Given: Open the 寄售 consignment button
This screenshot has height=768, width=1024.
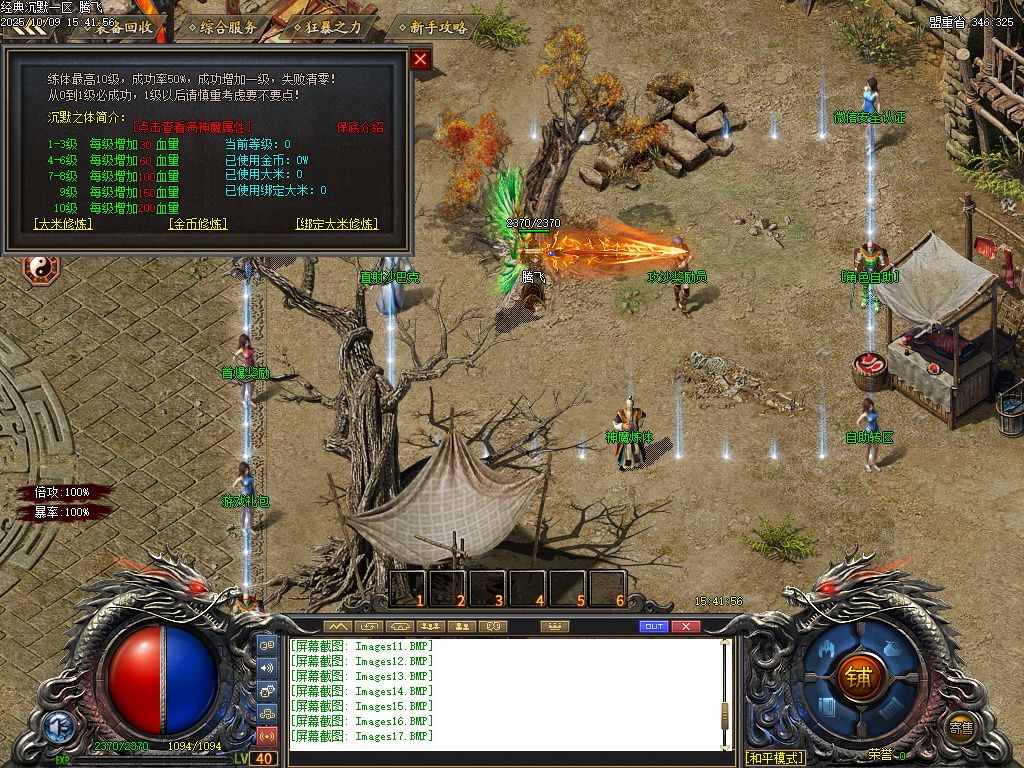Looking at the screenshot, I should 962,728.
